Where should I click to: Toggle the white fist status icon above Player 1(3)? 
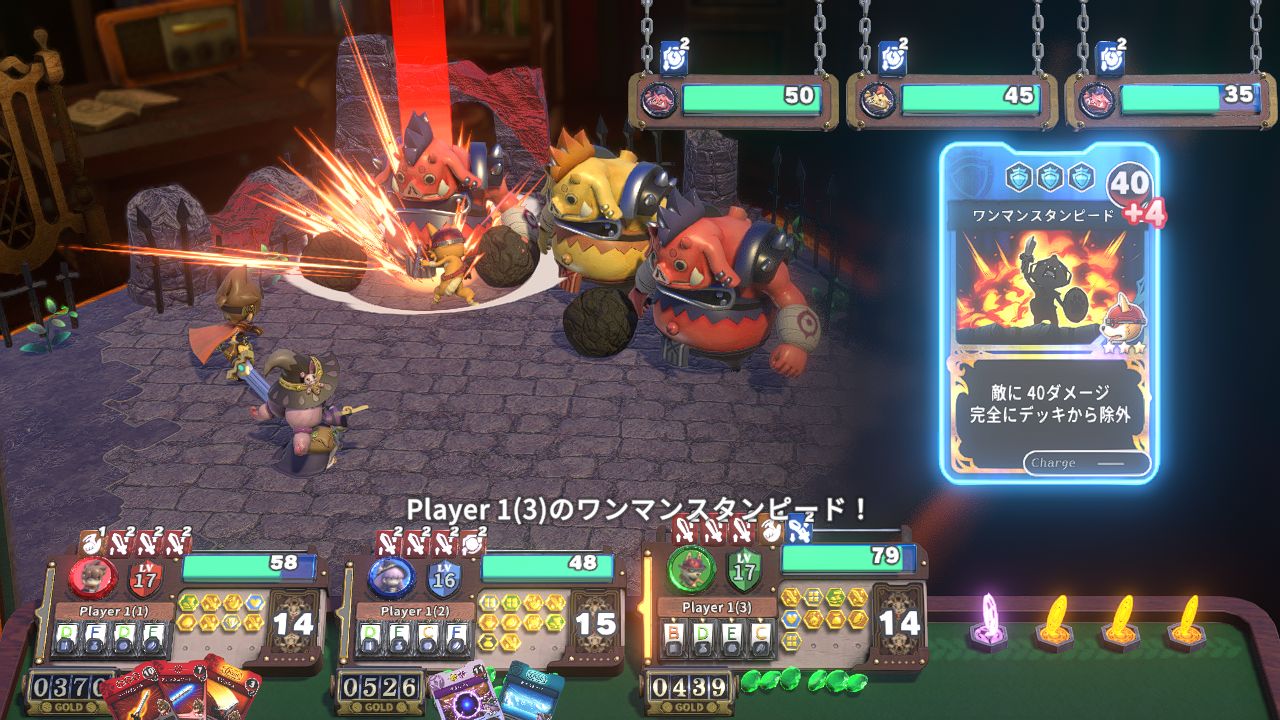770,532
